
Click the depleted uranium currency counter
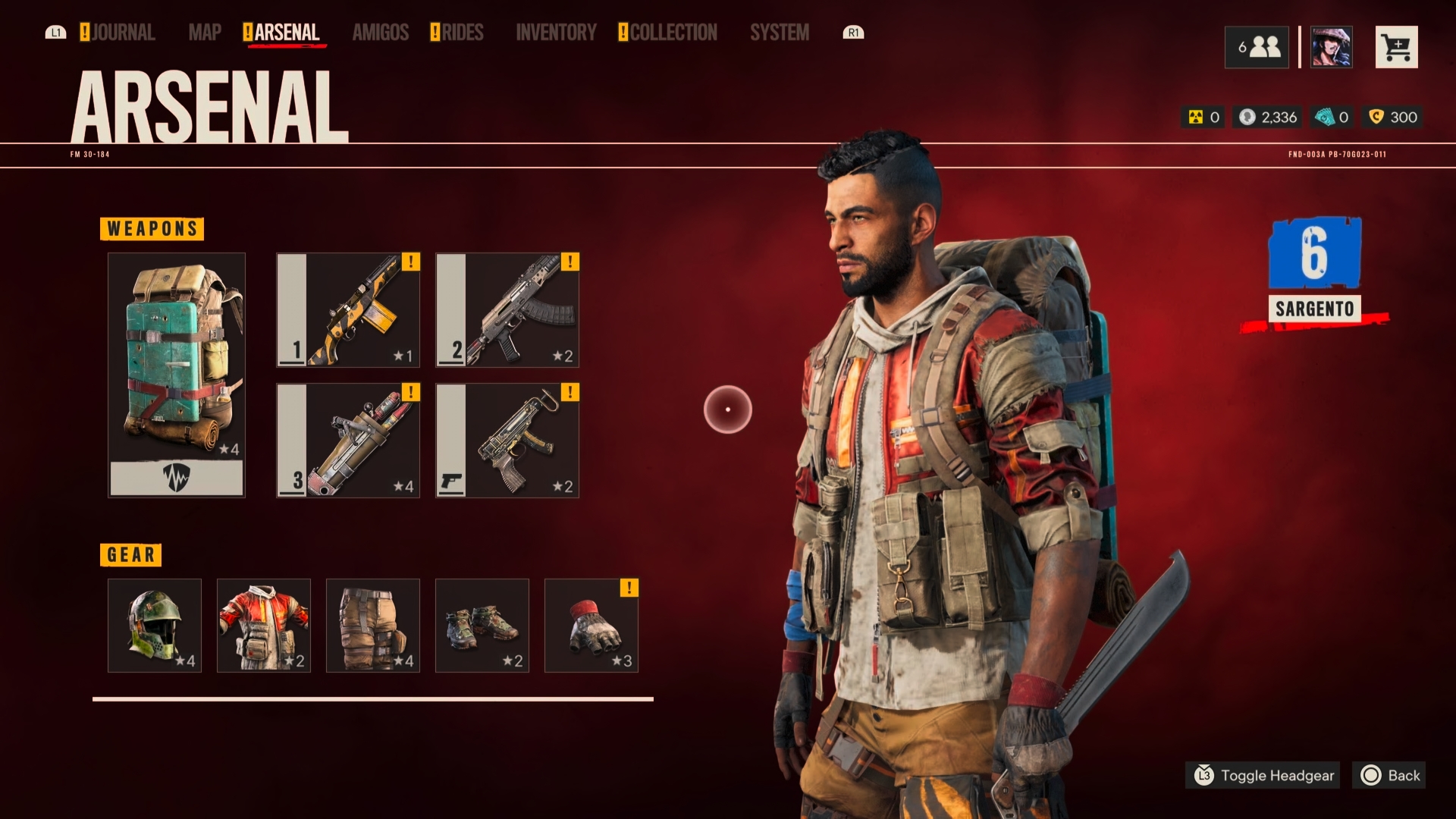click(x=1203, y=118)
